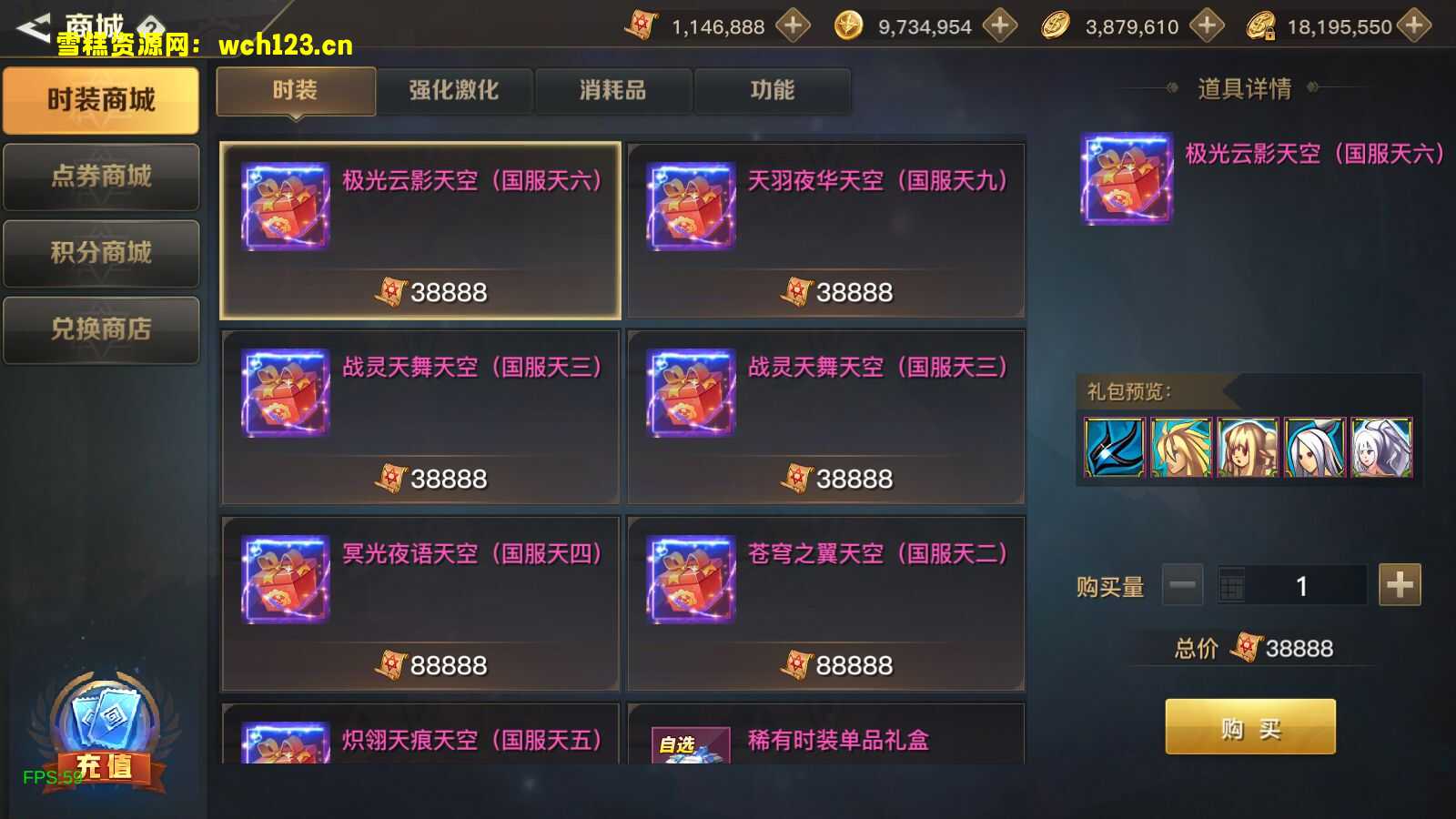Open 兑换商店 from the sidebar
Screen dimensions: 1456x819
(100, 329)
